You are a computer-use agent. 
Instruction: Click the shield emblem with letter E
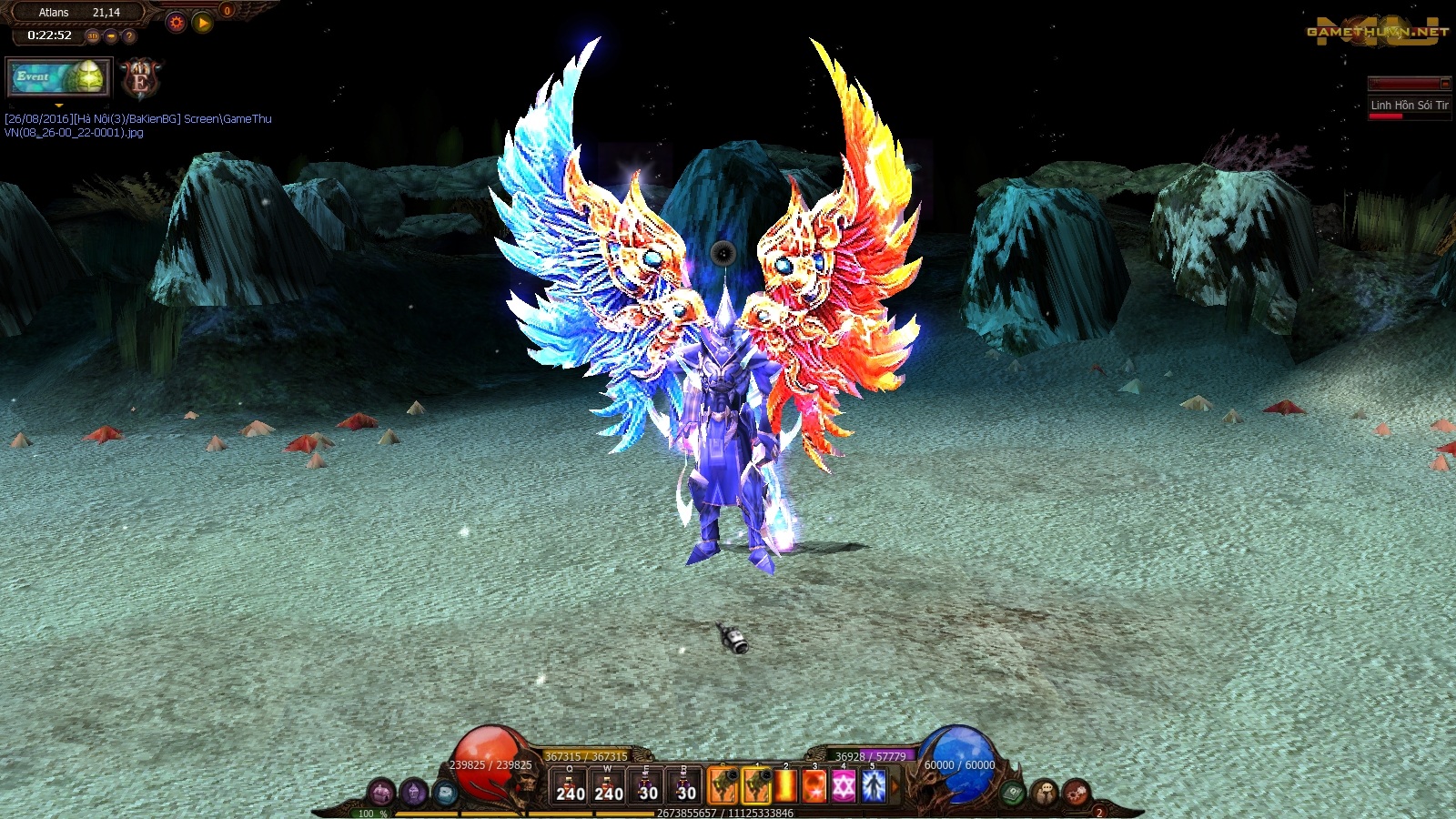tap(141, 80)
